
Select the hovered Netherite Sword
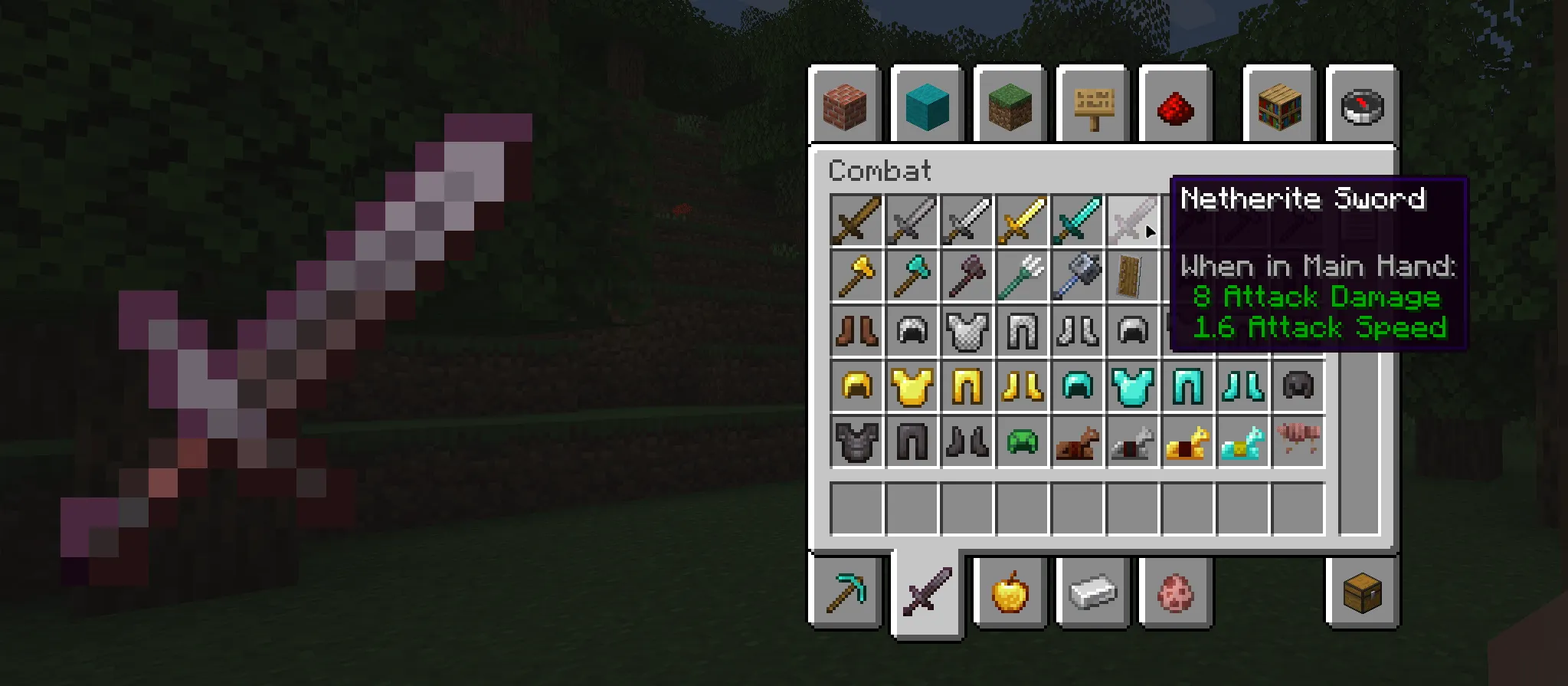(1133, 220)
